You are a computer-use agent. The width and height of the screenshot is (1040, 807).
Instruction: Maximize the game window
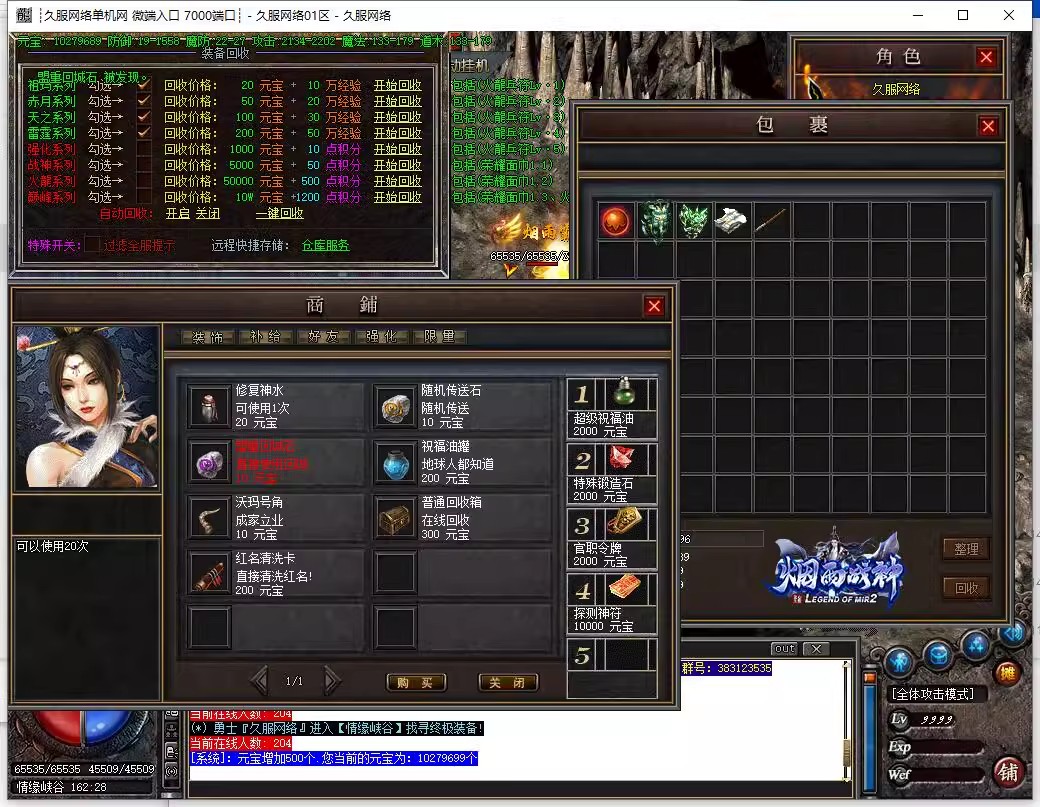click(x=963, y=15)
